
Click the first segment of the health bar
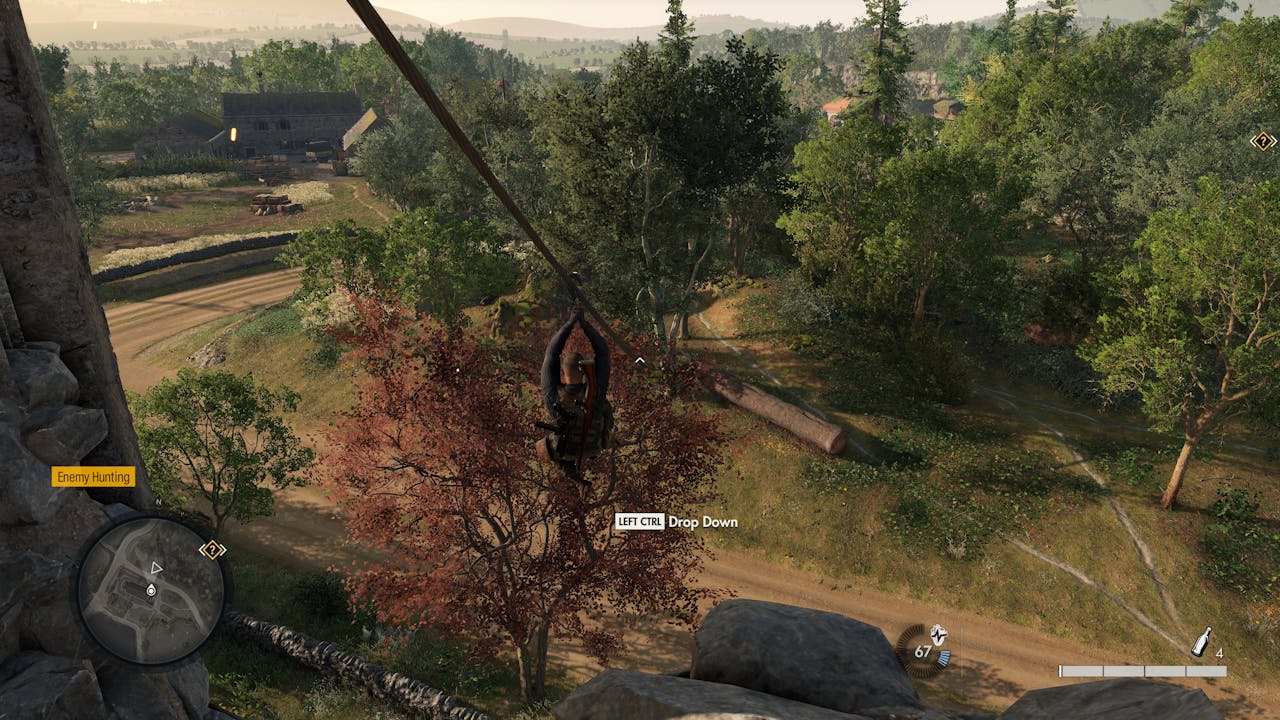(x=1083, y=670)
